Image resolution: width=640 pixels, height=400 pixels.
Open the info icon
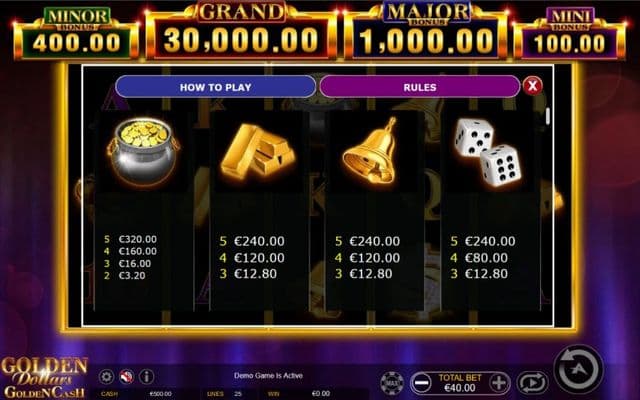click(x=146, y=376)
